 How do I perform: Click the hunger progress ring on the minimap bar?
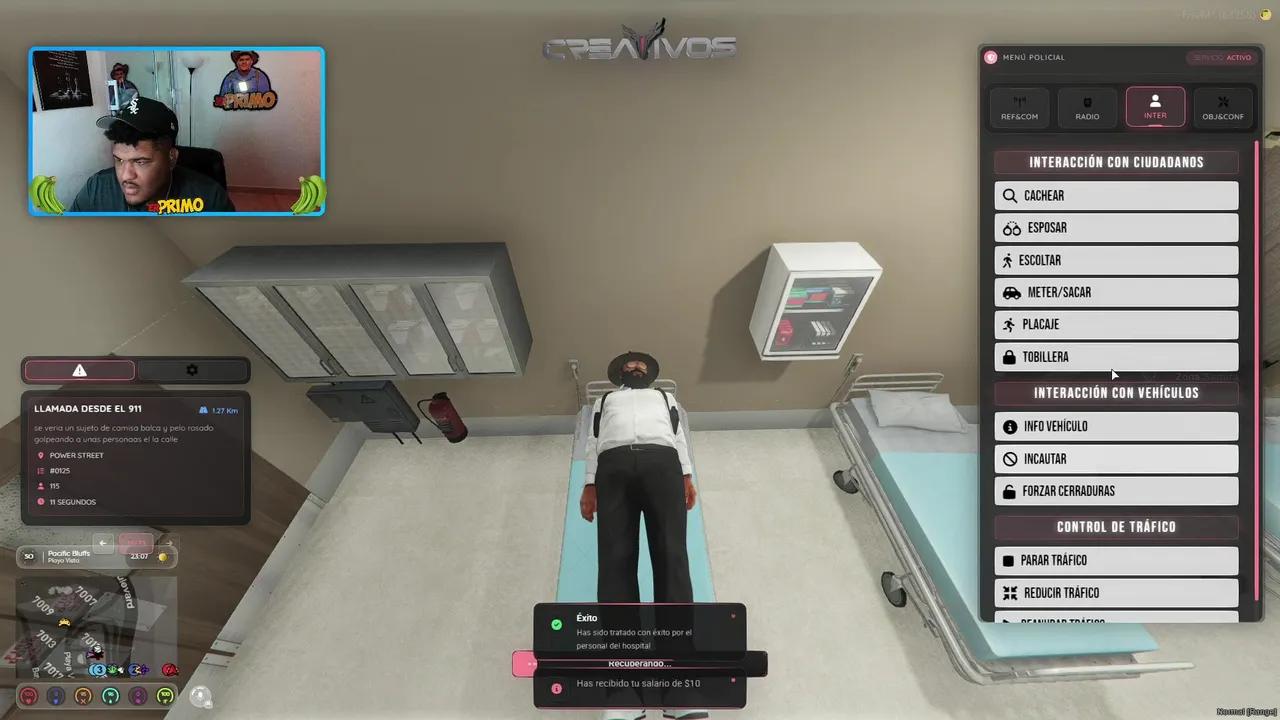[x=83, y=695]
